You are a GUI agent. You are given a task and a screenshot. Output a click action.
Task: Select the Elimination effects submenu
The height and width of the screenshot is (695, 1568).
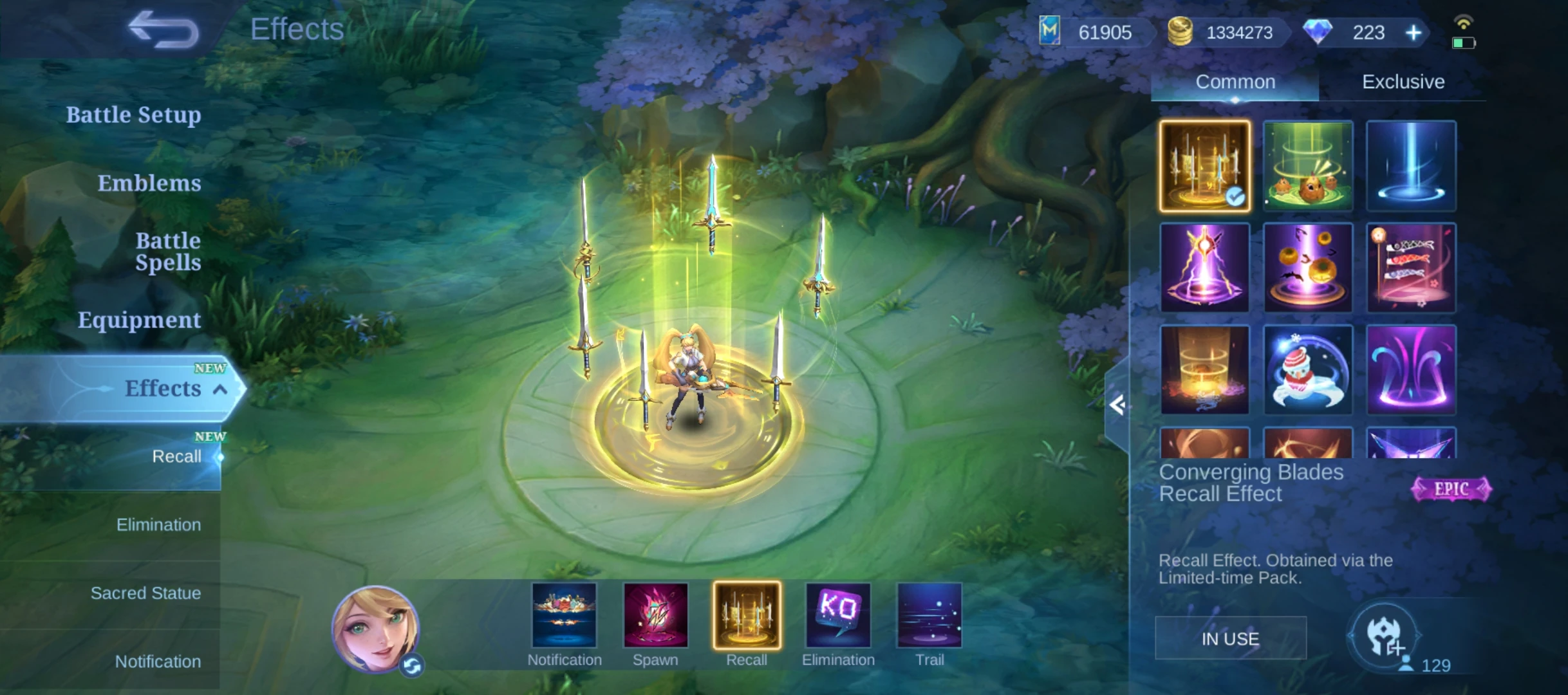point(158,525)
